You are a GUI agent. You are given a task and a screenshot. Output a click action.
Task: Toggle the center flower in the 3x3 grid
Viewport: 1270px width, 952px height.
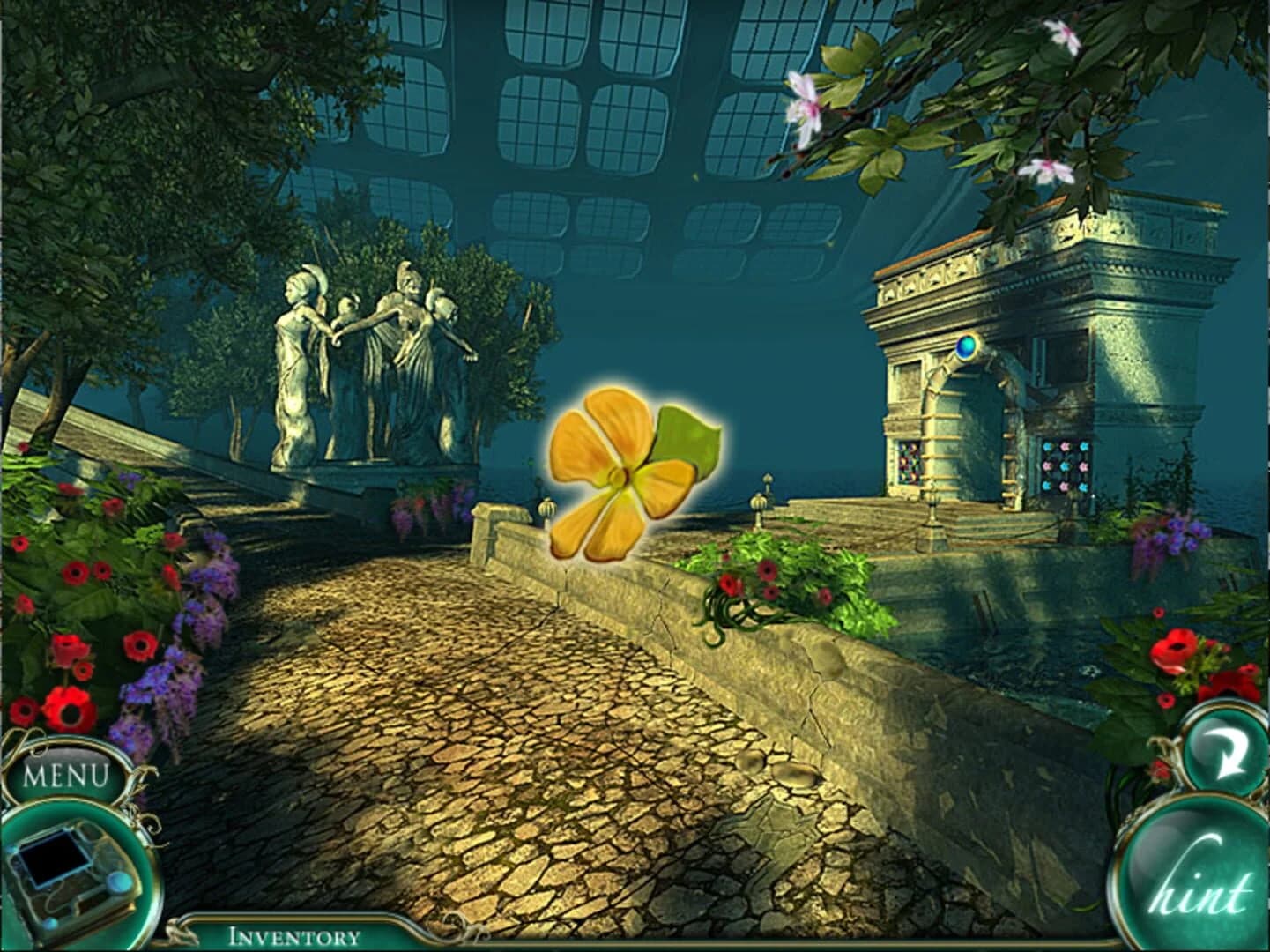tap(1066, 466)
